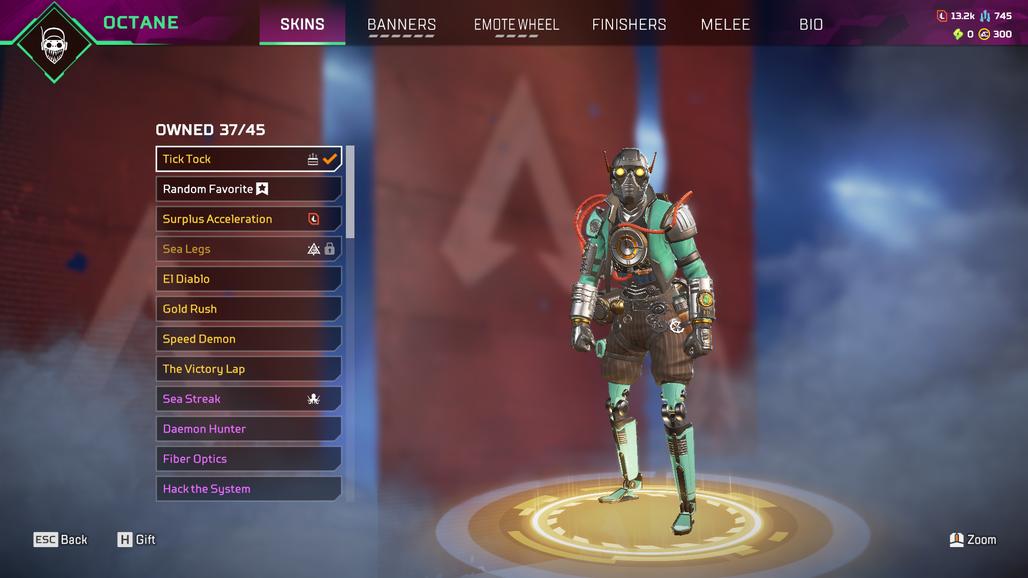Screen dimensions: 1028x578
Task: Go back using the Back button
Action: pos(61,540)
